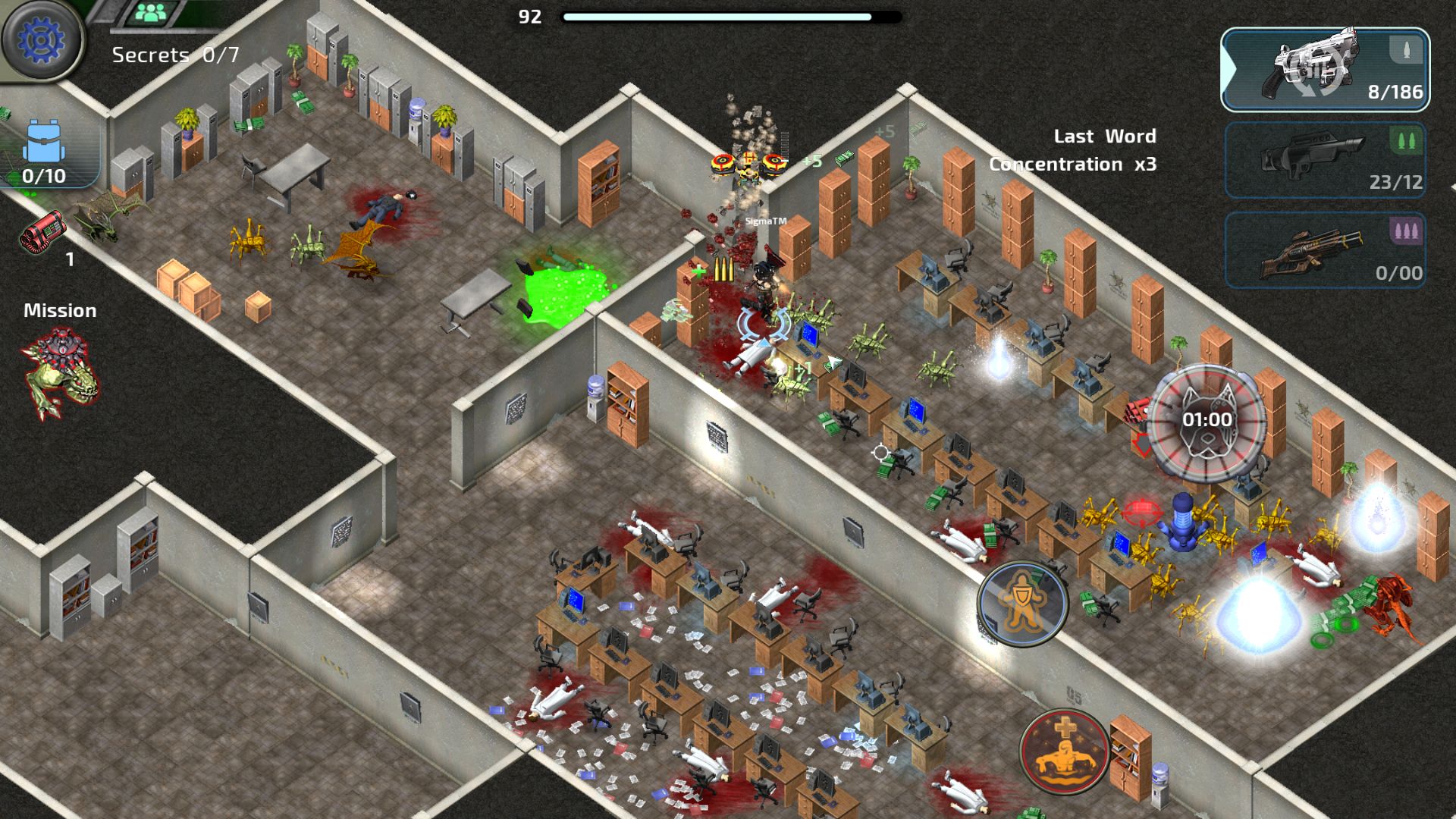This screenshot has height=819, width=1456.
Task: Open the team players panel
Action: [152, 13]
